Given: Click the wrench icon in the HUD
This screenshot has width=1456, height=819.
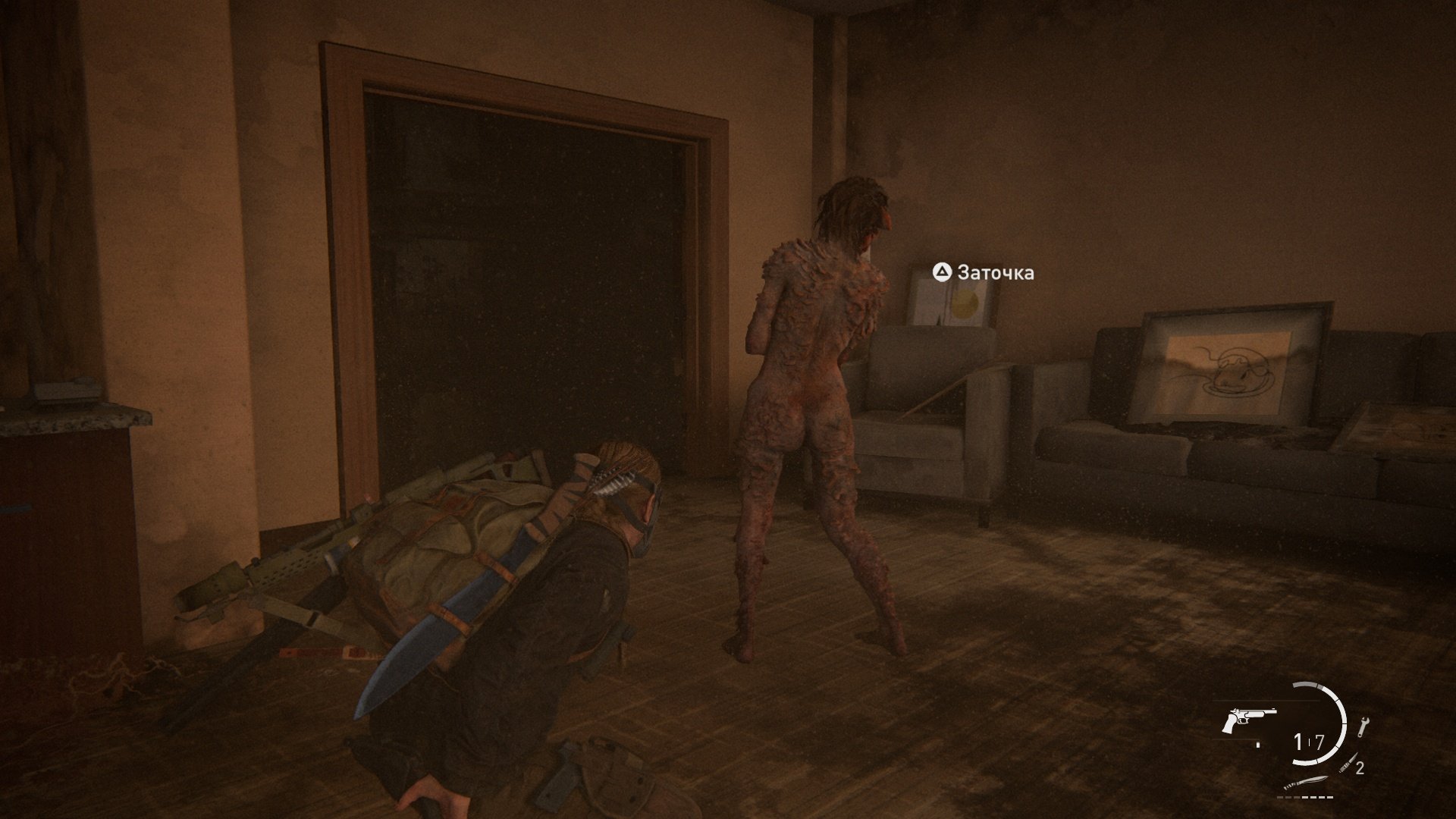Looking at the screenshot, I should (1363, 727).
